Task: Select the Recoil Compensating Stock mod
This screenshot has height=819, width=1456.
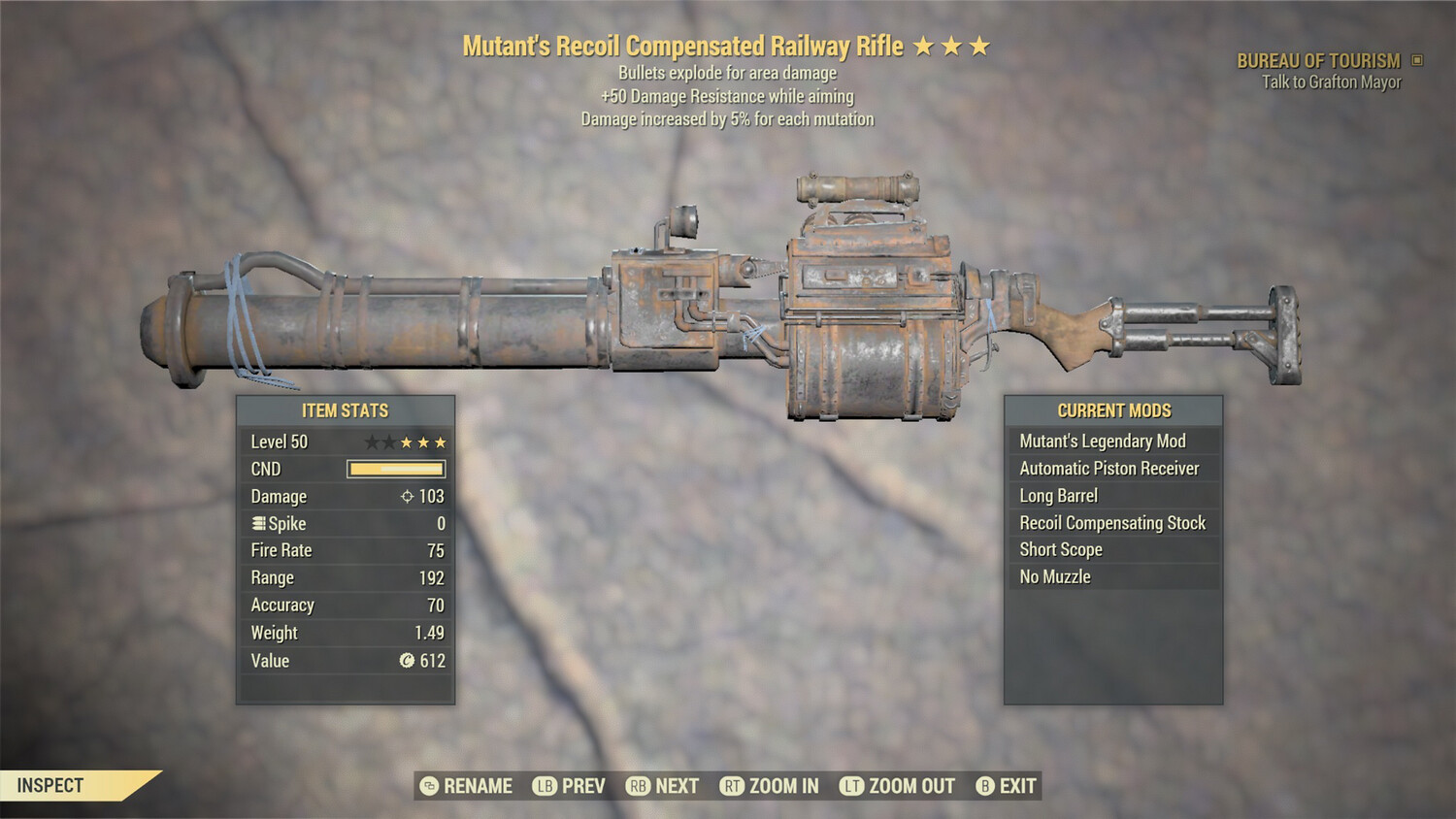Action: point(1112,522)
